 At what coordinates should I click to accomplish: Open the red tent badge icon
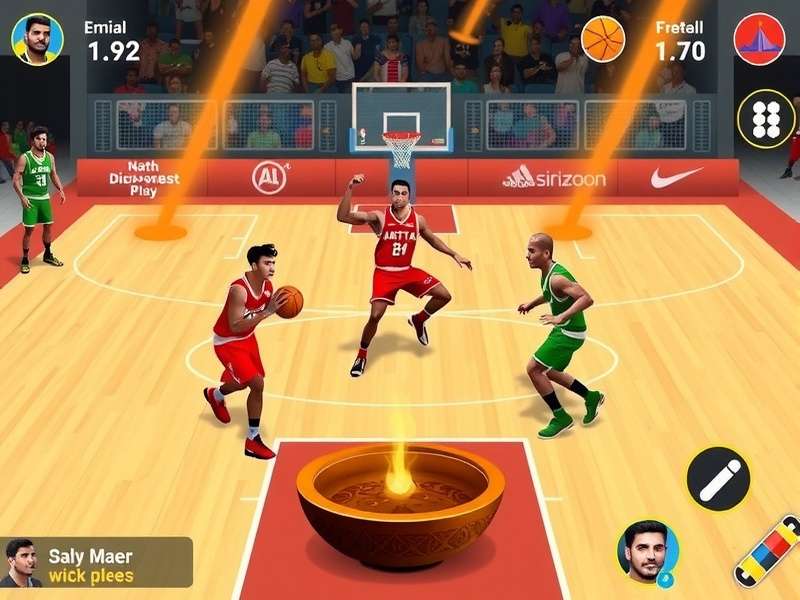[759, 39]
